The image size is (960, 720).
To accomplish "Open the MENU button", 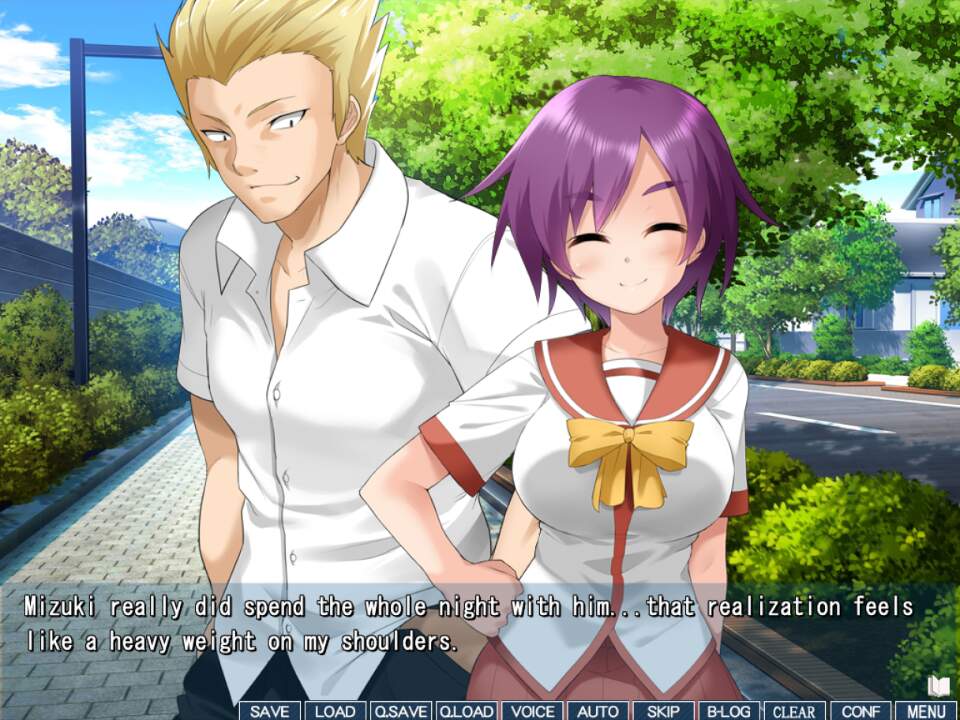I will click(926, 711).
